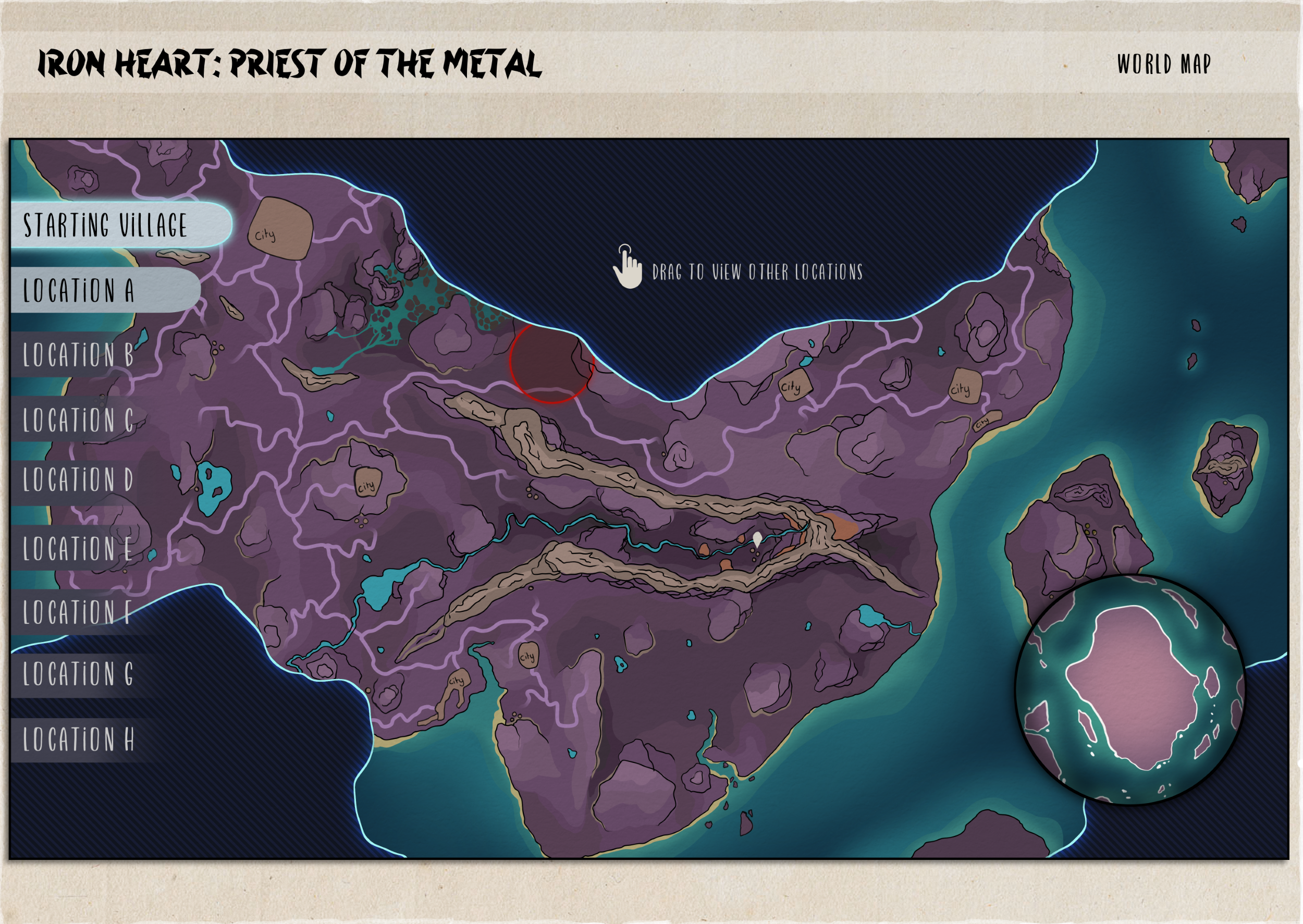Select Location C in the sidebar
This screenshot has height=924, width=1303.
79,420
